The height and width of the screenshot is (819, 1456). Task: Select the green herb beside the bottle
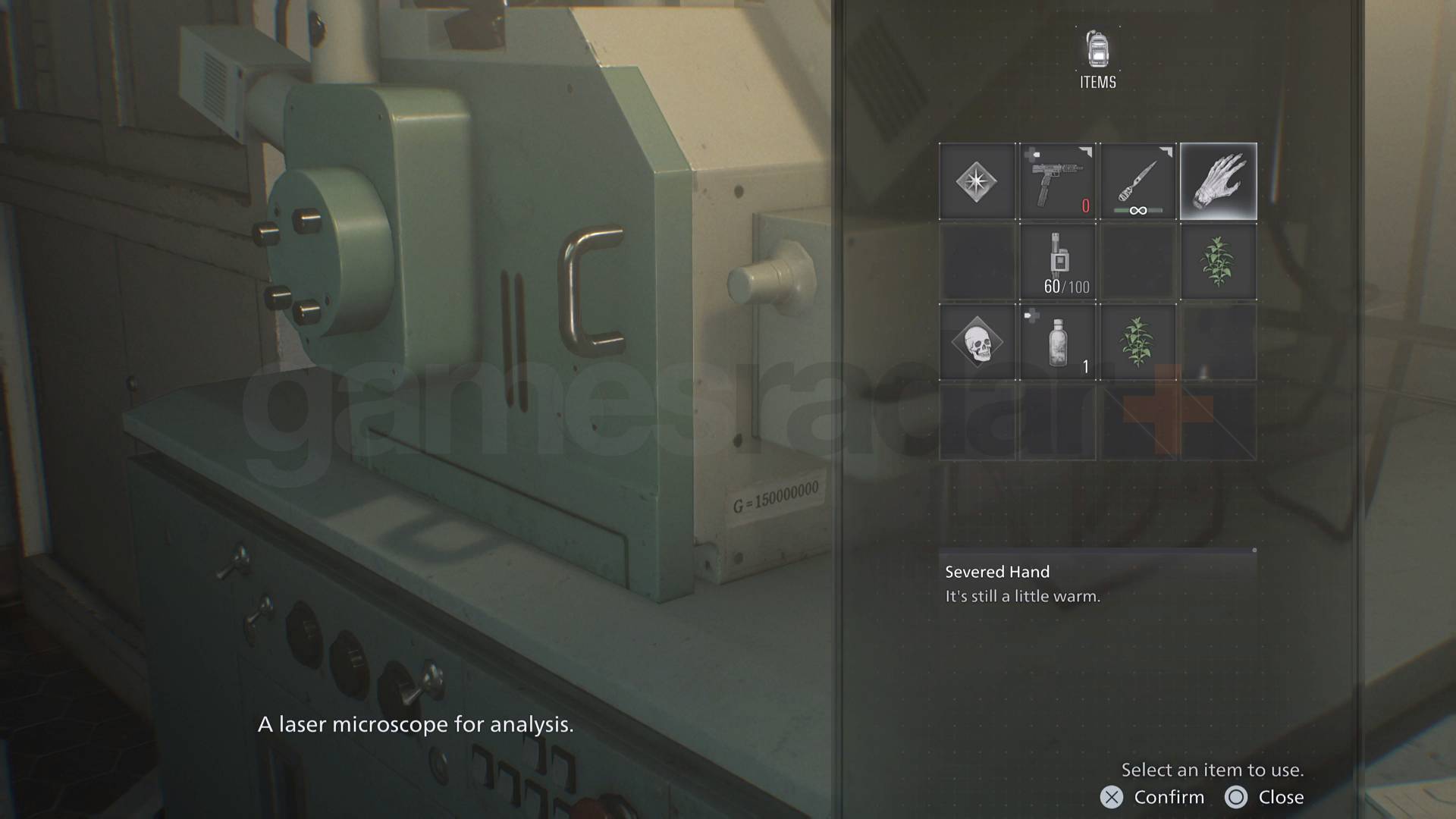(x=1137, y=343)
